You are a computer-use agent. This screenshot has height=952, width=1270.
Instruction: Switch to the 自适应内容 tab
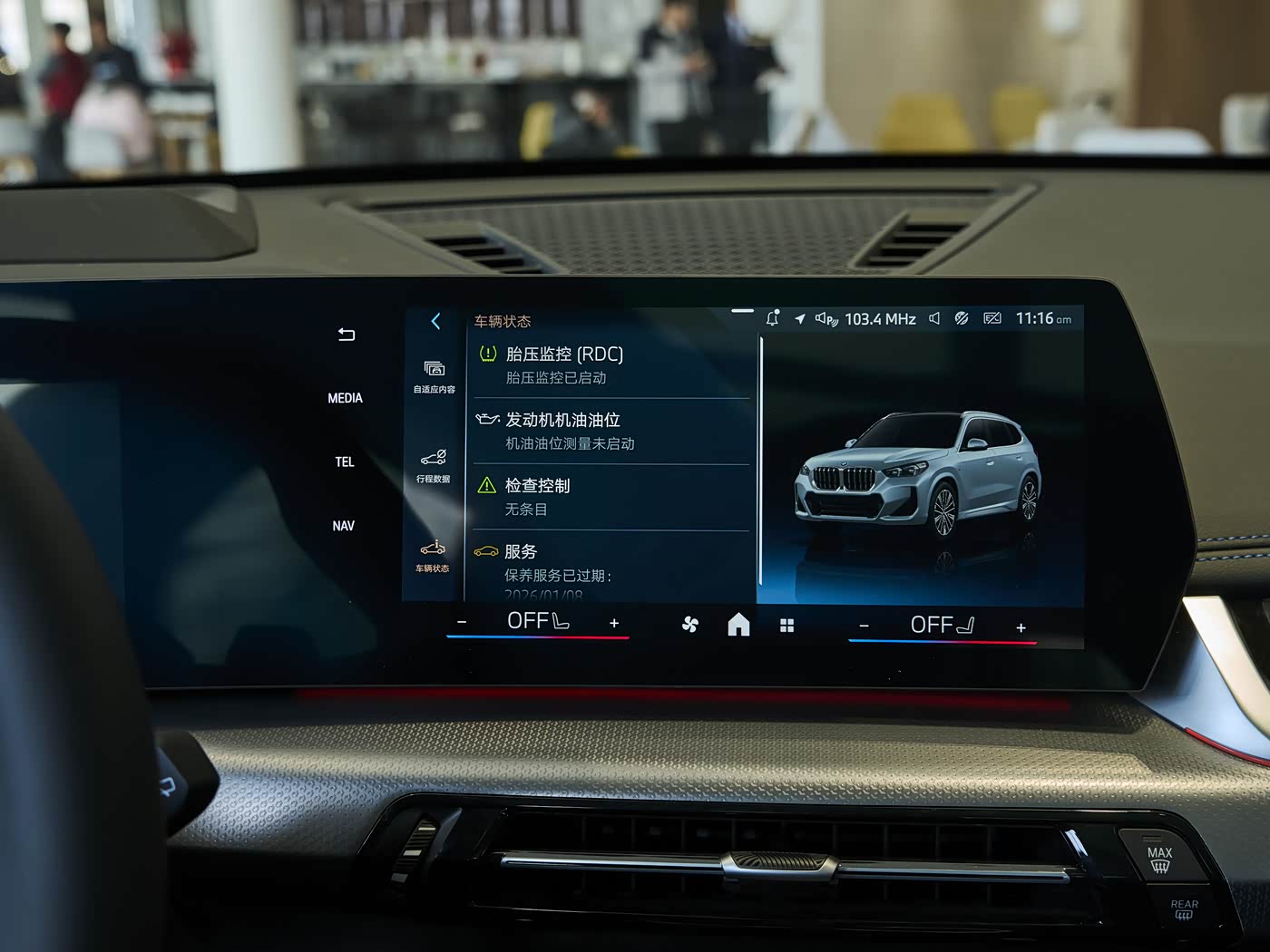click(434, 375)
